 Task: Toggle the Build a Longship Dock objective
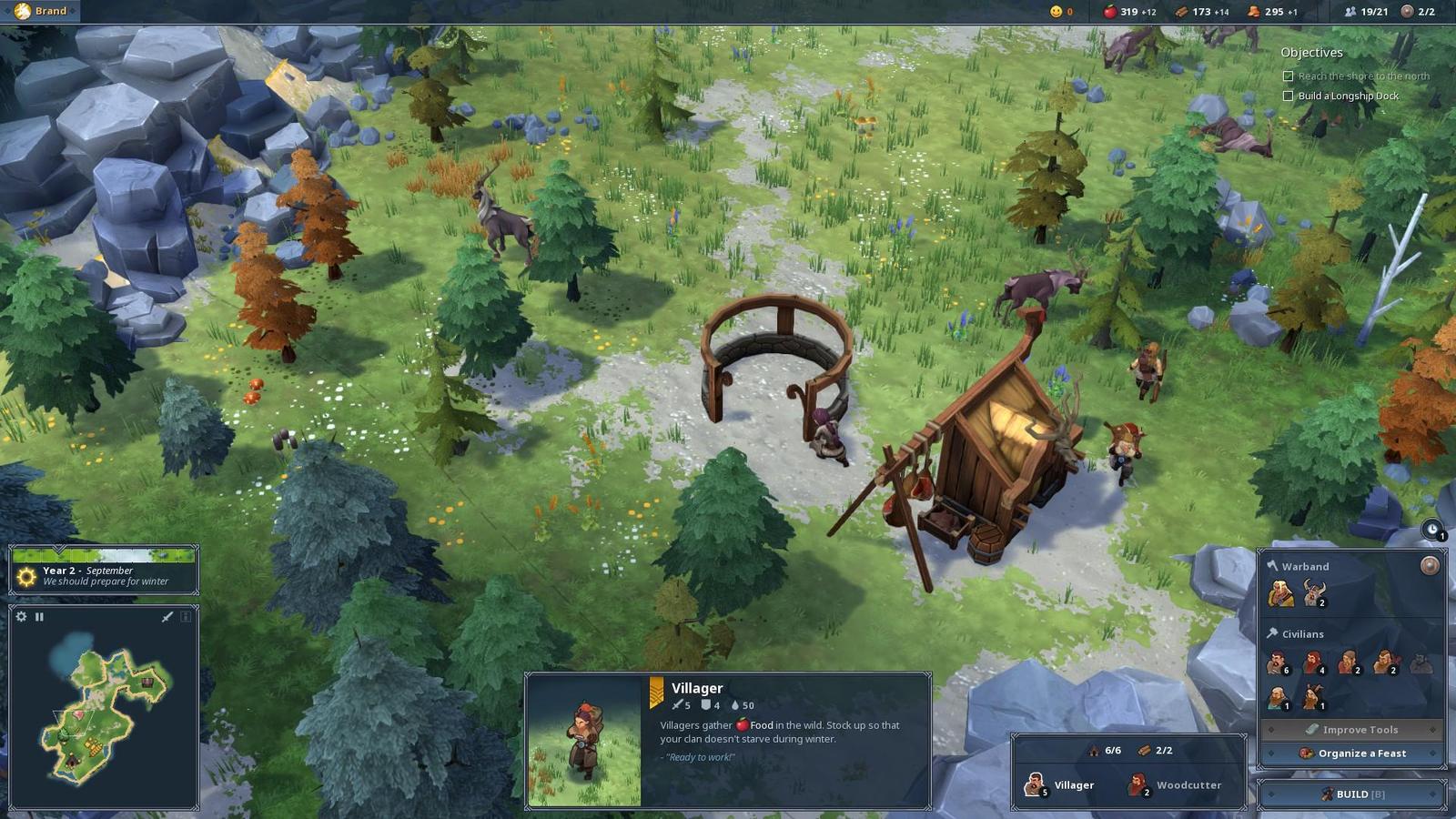(x=1288, y=96)
